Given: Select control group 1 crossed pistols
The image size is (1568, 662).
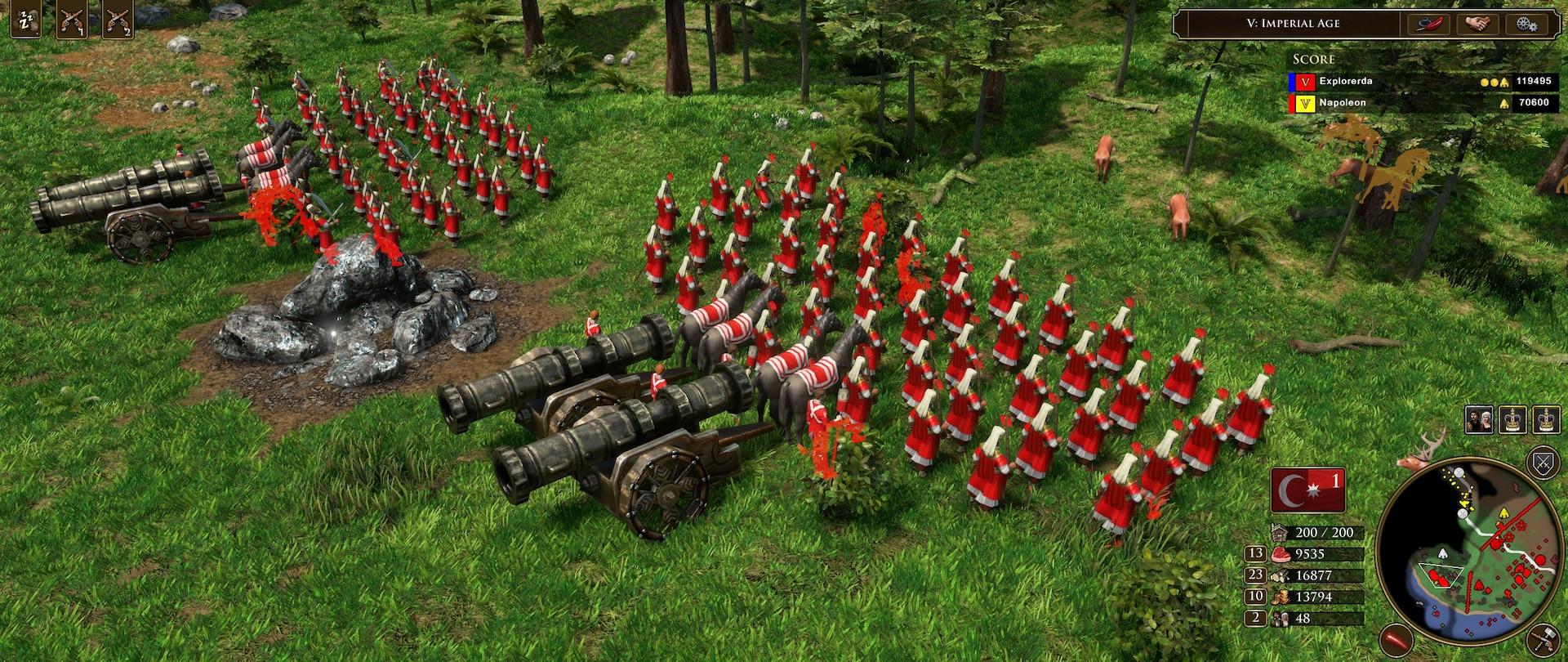Looking at the screenshot, I should pos(71,22).
